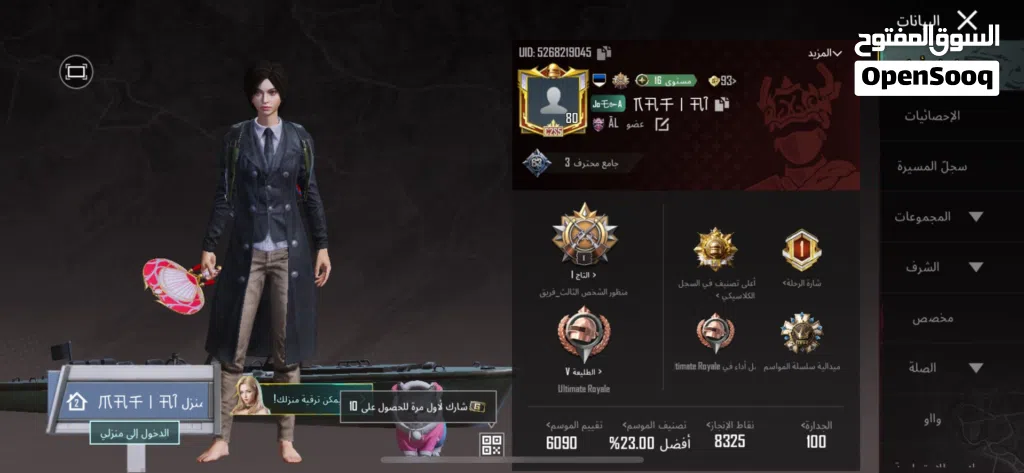Copy the player UID number
Viewport: 1024px width, 473px height.
(605, 52)
